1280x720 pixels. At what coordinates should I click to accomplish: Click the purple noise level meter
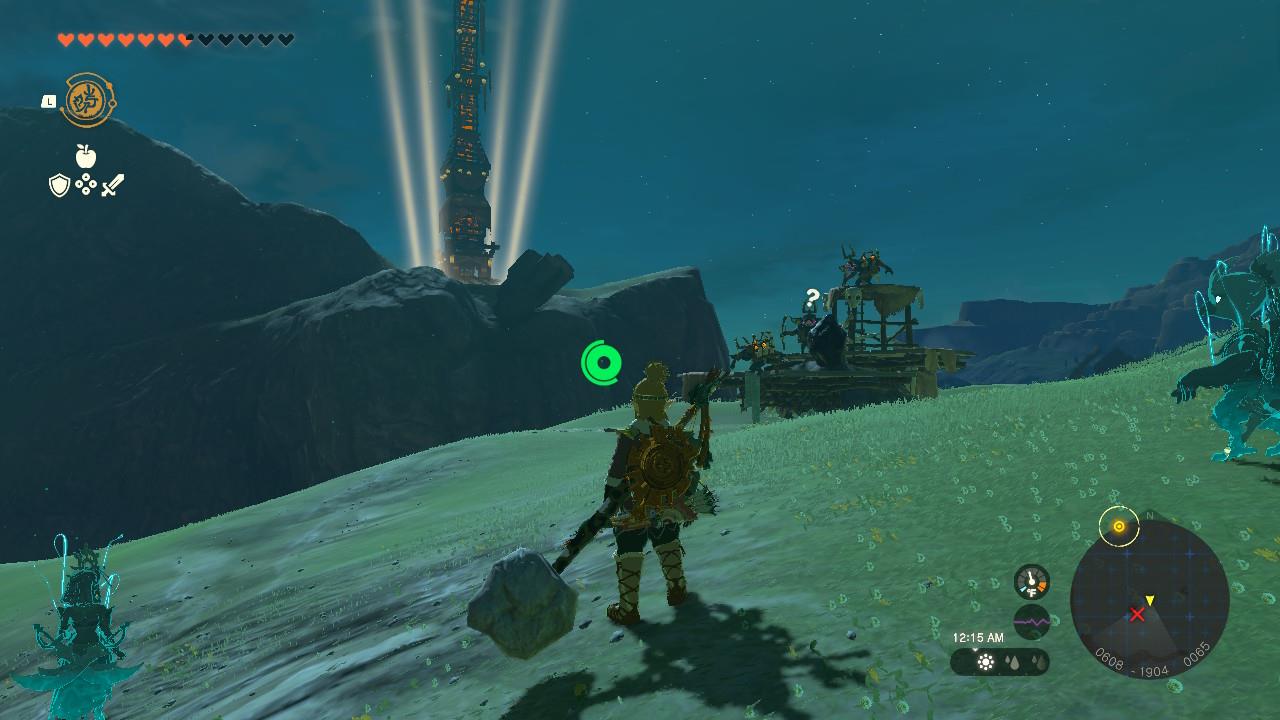1031,621
